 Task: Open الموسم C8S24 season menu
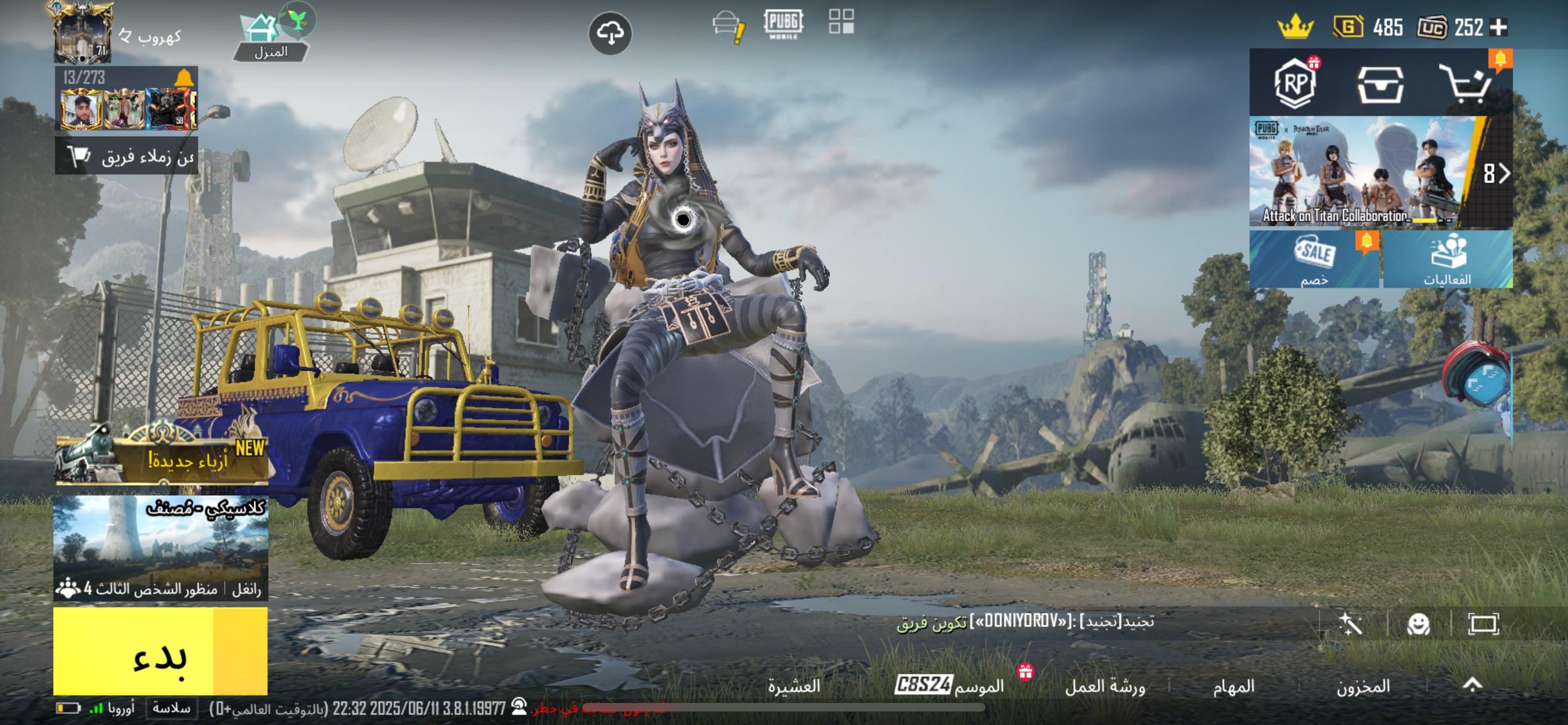[949, 685]
